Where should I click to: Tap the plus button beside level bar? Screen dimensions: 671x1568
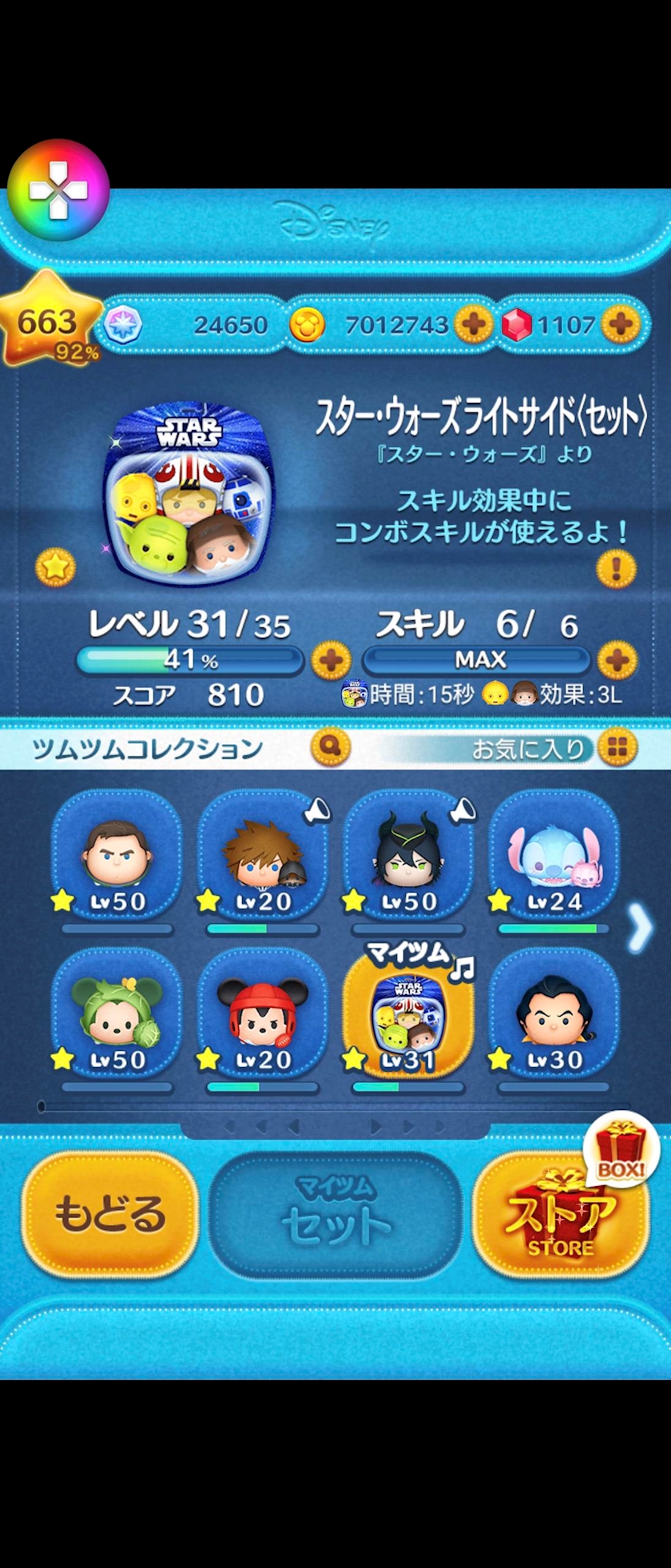coord(331,661)
